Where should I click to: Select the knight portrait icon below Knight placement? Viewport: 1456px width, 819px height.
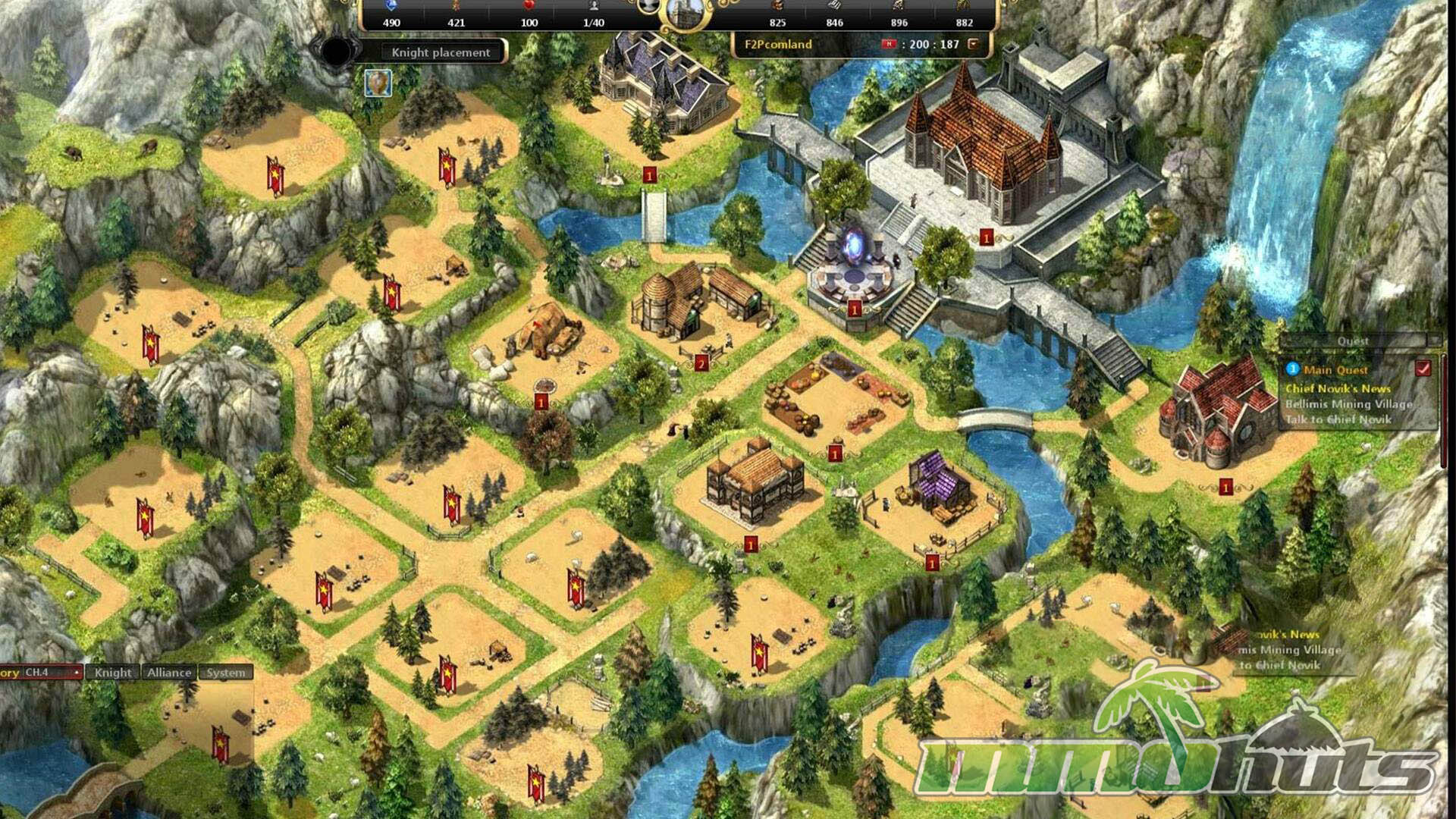coord(378,83)
